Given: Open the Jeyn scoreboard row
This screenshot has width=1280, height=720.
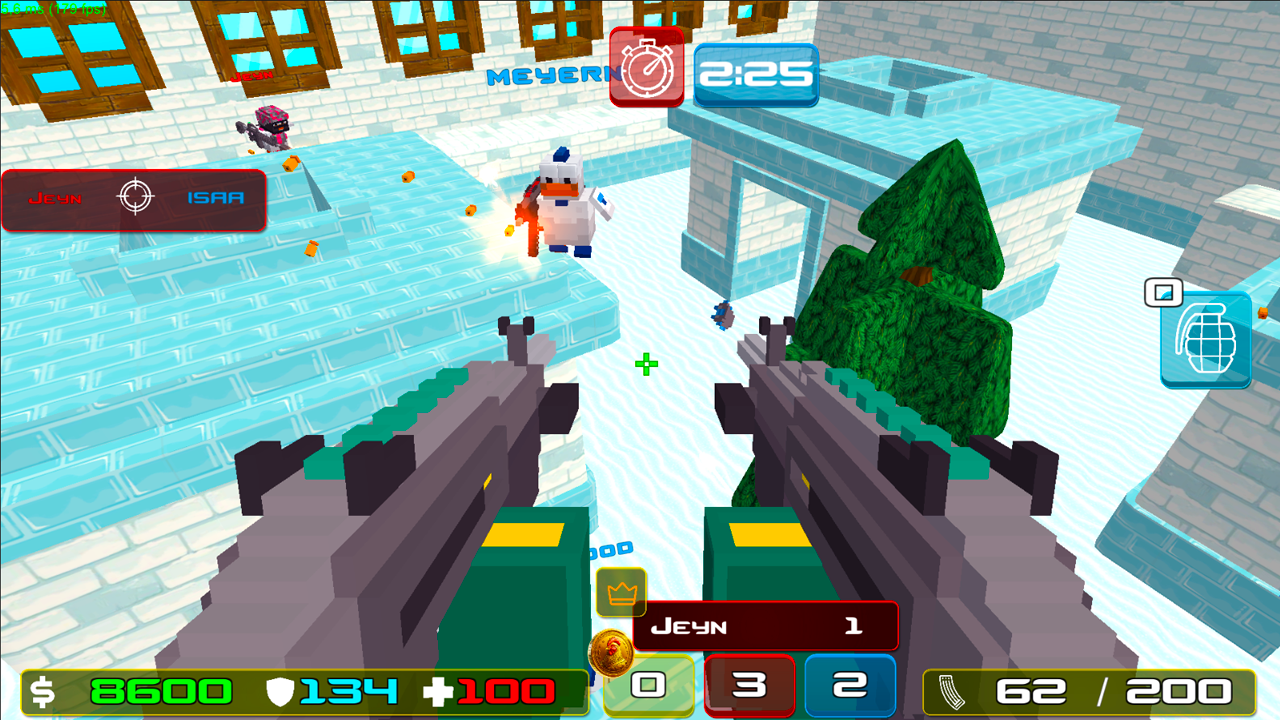Looking at the screenshot, I should point(764,625).
